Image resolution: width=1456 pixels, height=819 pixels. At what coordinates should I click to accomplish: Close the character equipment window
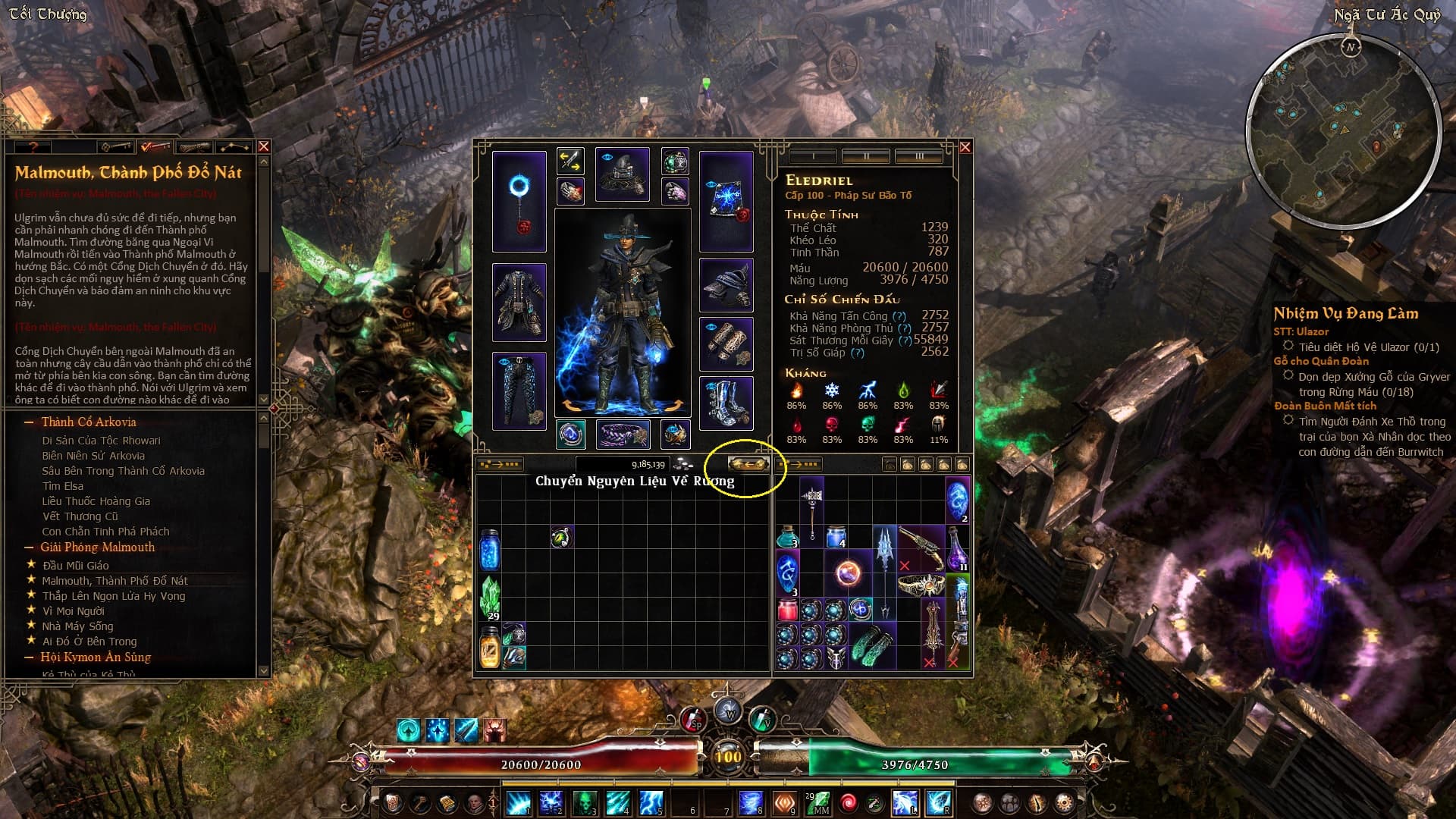click(965, 147)
